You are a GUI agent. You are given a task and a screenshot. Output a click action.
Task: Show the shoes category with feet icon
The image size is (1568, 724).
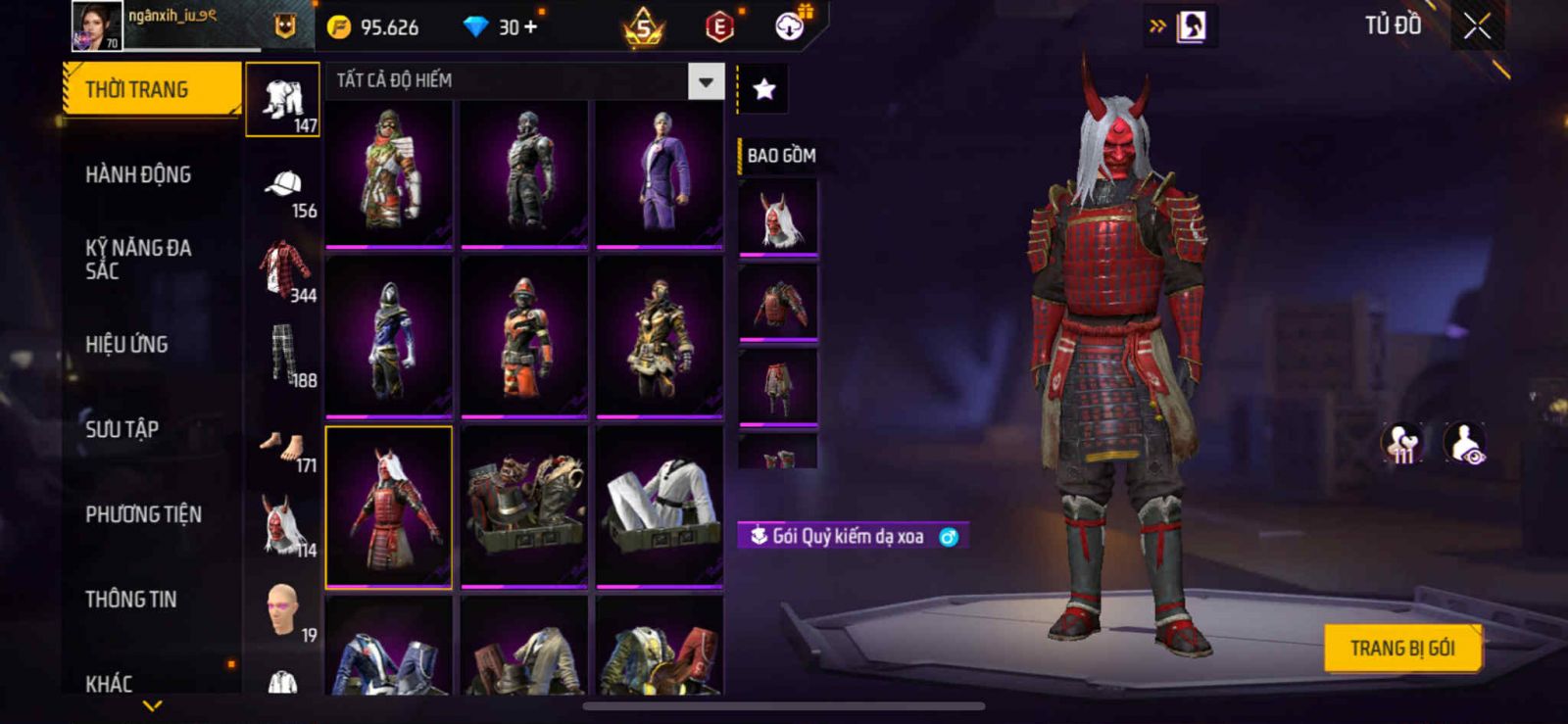pyautogui.click(x=283, y=448)
